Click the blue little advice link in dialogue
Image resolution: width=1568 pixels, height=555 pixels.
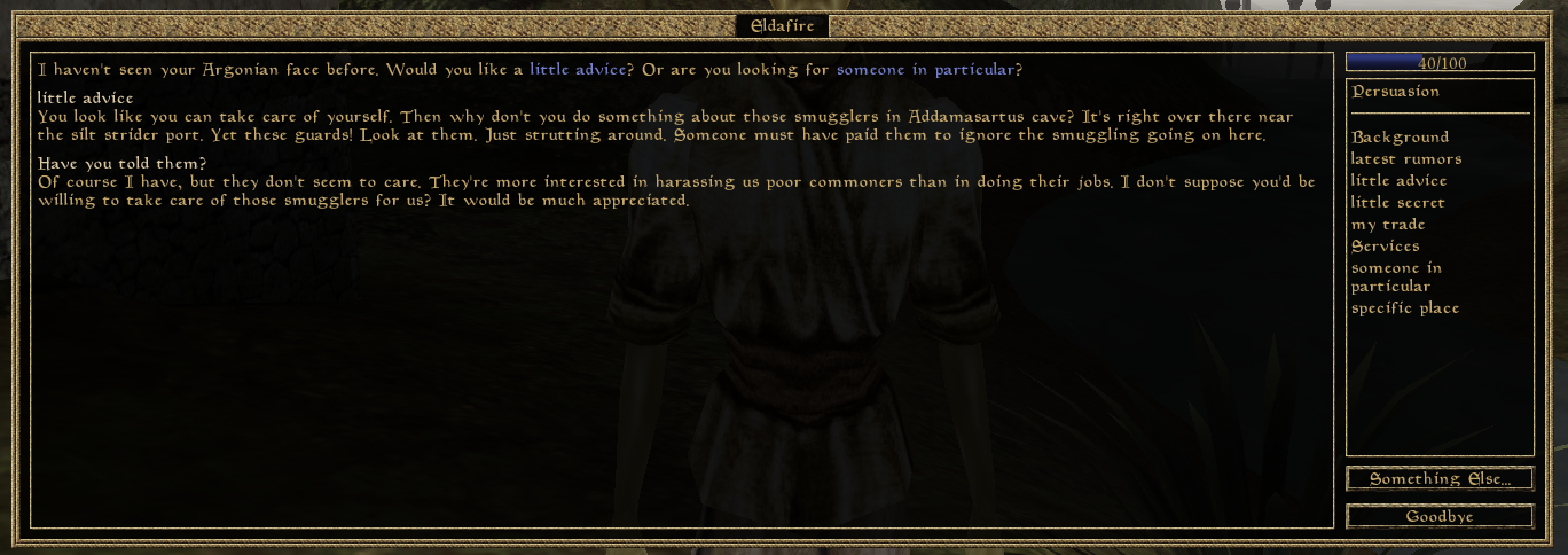tap(577, 69)
